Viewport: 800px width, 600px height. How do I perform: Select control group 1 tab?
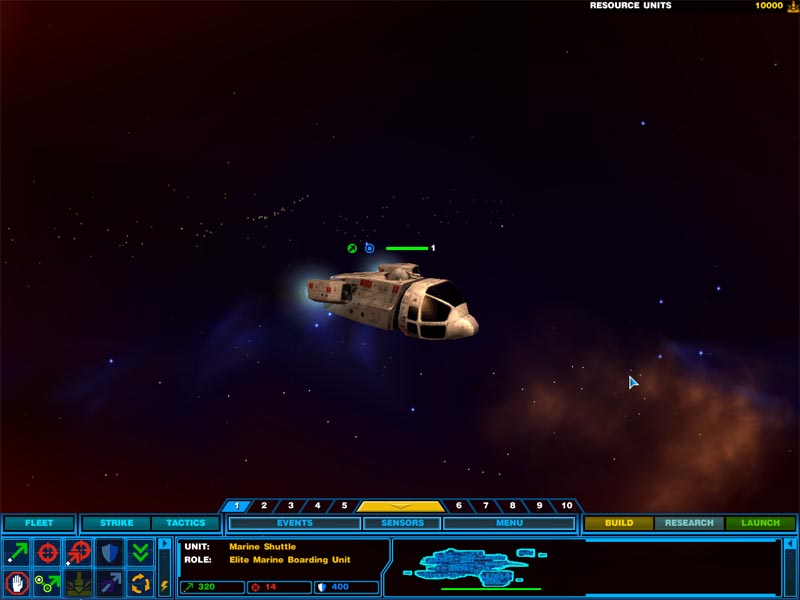click(237, 506)
